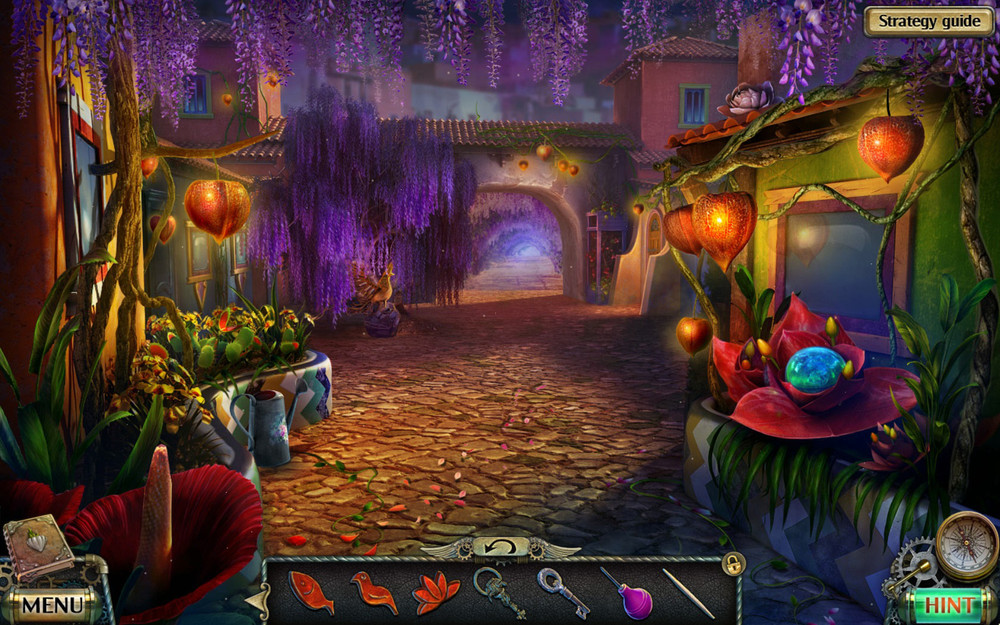Select the purple rubber bulb syringe
1000x625 pixels.
pos(627,594)
